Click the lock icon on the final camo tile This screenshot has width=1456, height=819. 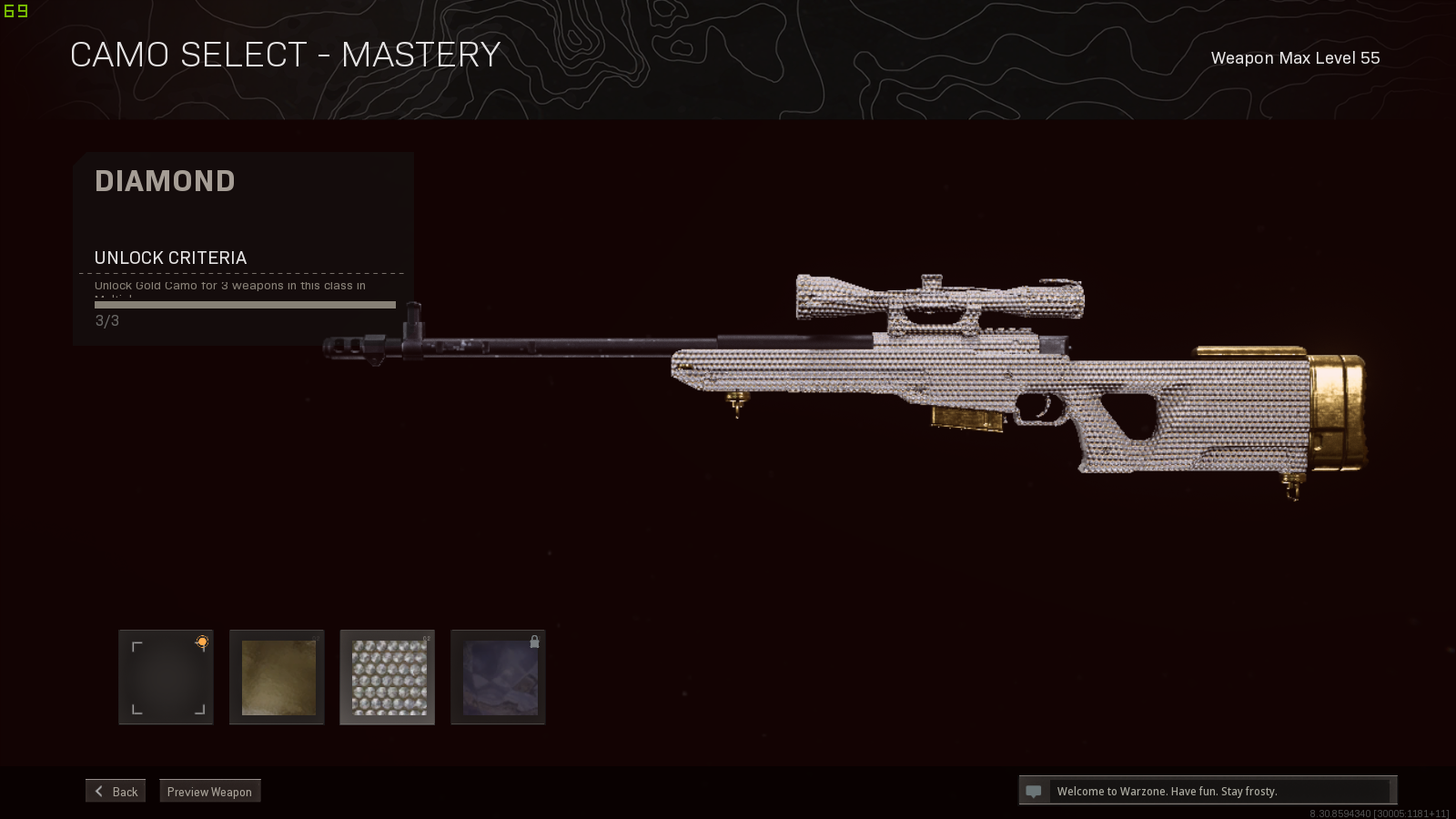click(x=534, y=642)
